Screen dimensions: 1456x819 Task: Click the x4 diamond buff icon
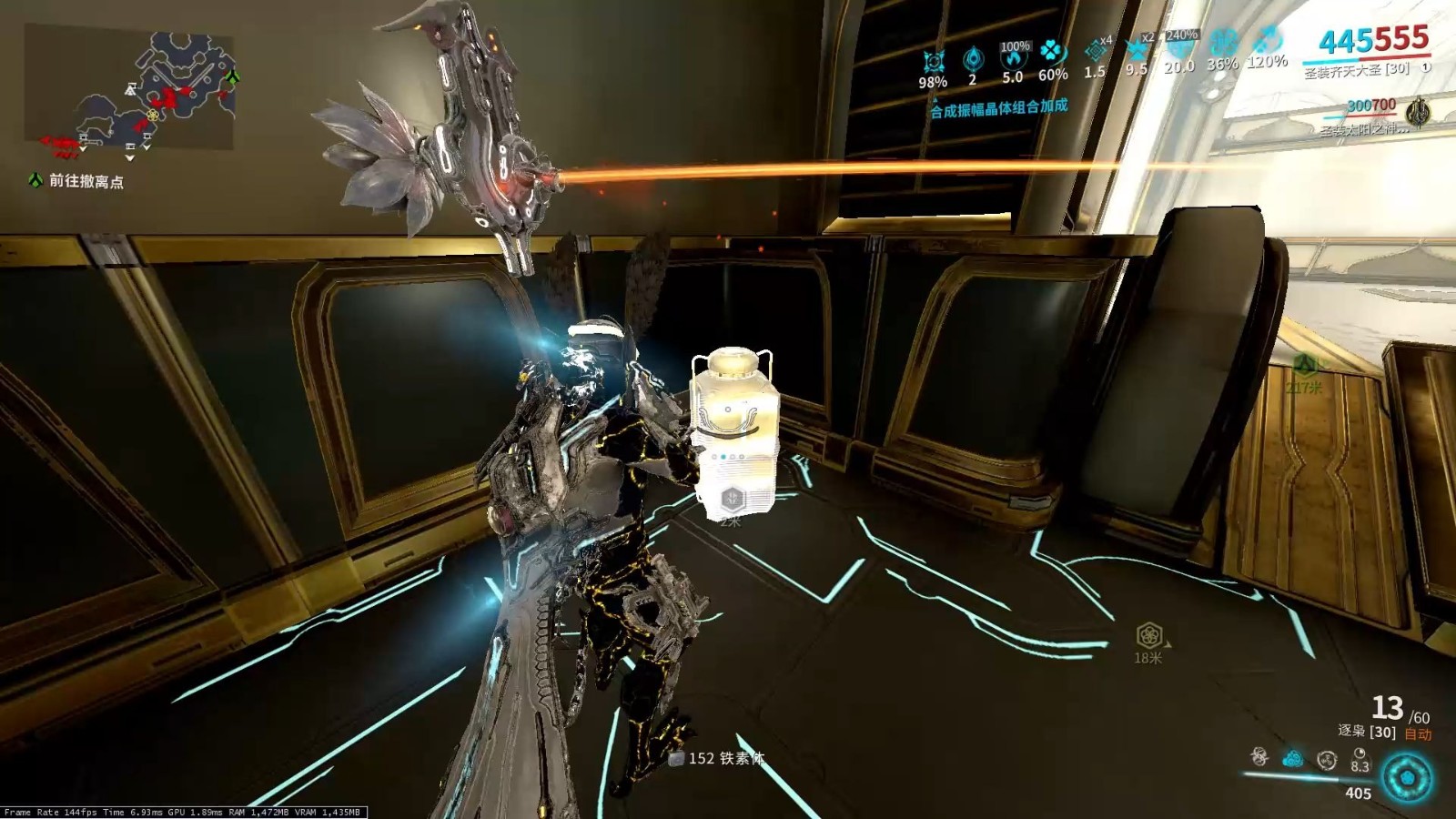point(1096,52)
